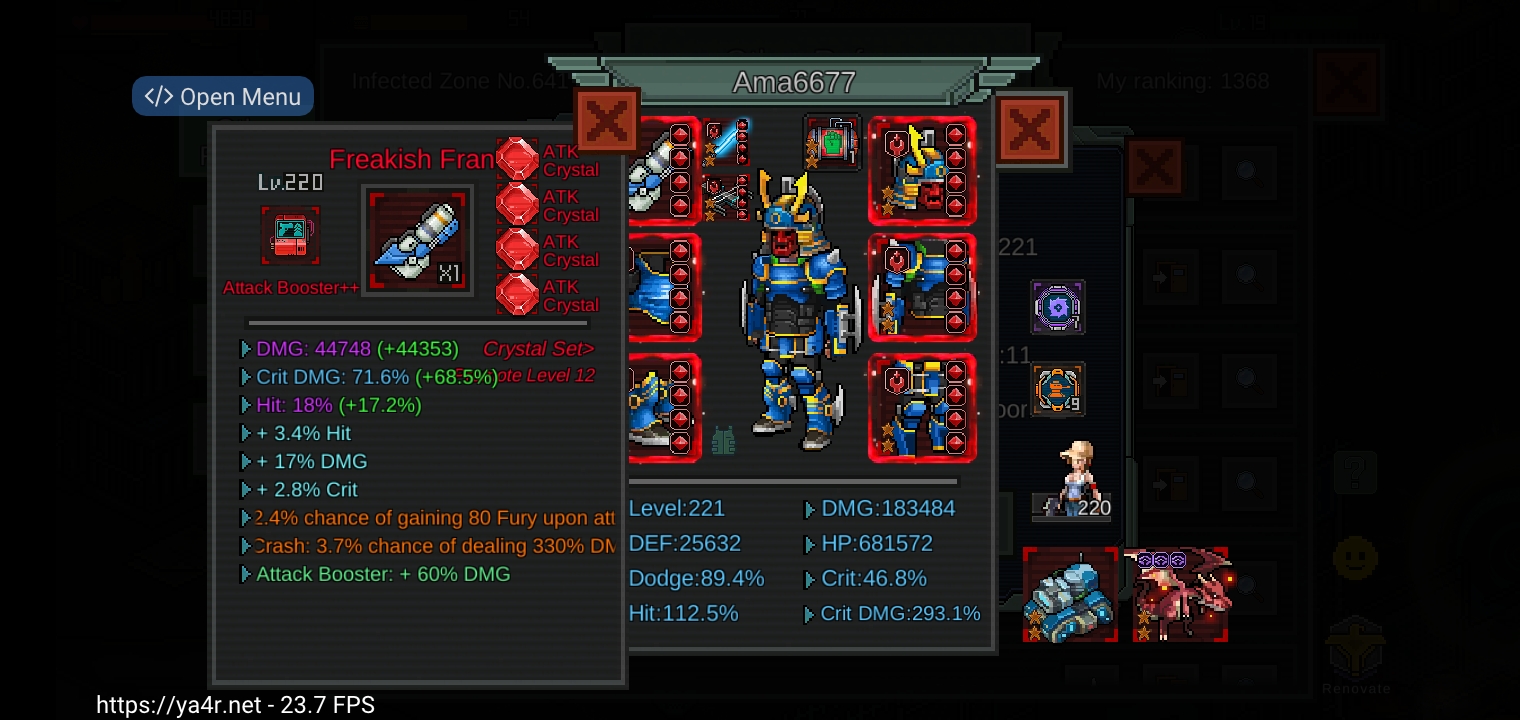Close the Freakish weapon details popup
The width and height of the screenshot is (1520, 720).
tap(606, 121)
